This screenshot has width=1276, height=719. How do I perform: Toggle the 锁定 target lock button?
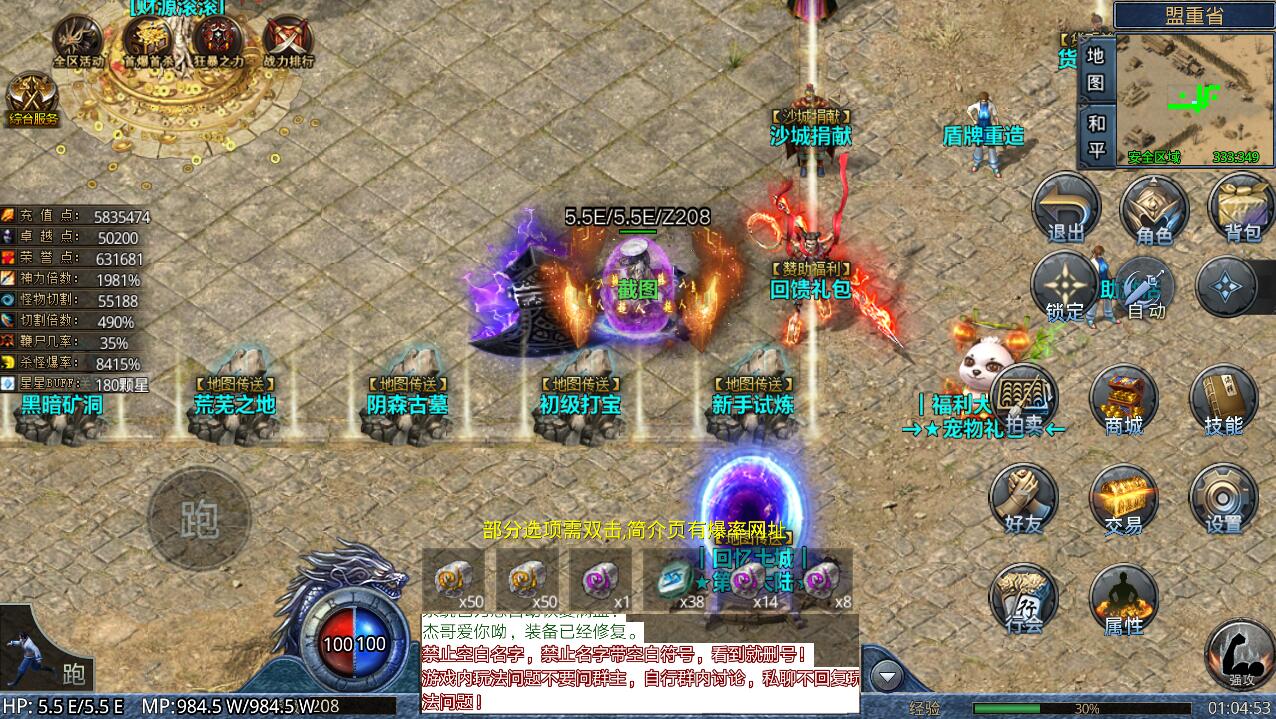pos(1065,285)
